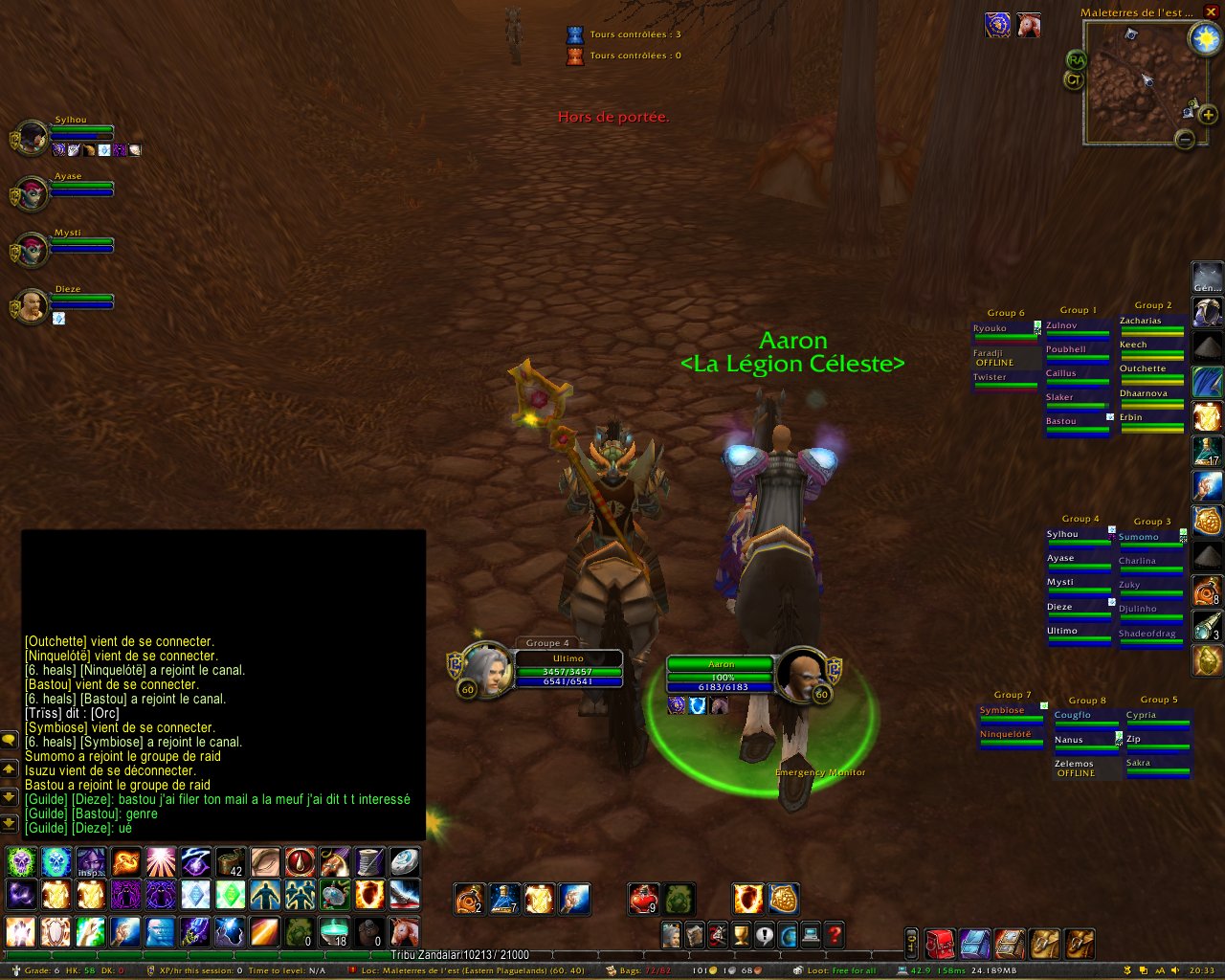
Task: Click the green RA minimap button
Action: point(1077,59)
